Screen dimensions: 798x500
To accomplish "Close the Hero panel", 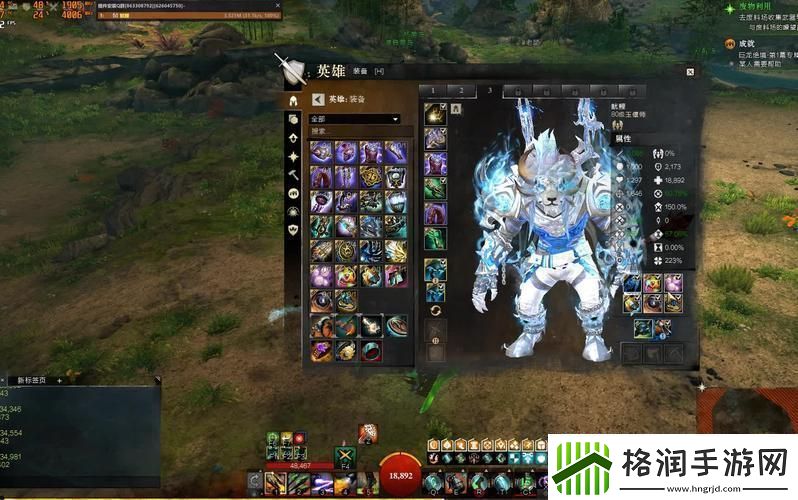I will point(690,72).
